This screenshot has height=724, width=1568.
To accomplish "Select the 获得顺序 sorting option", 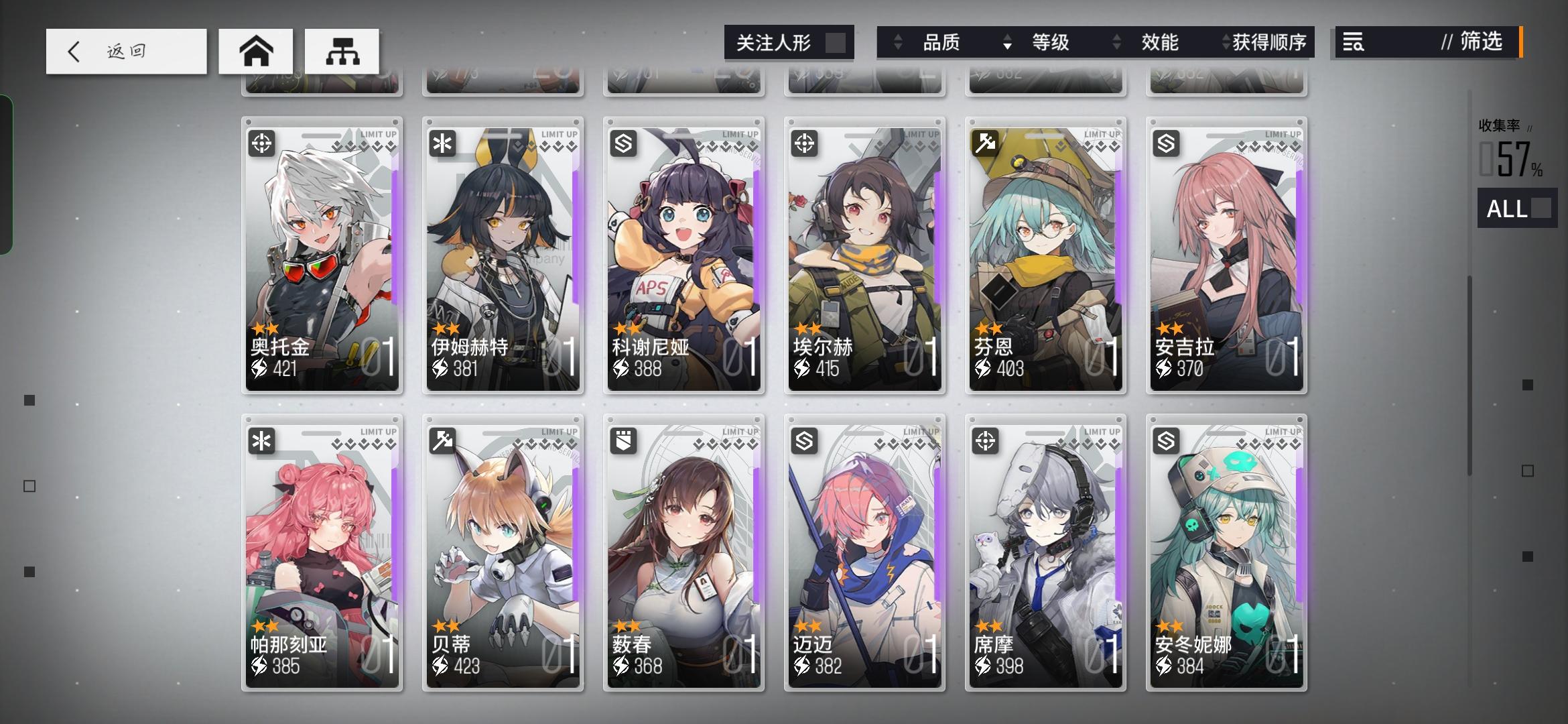I will click(x=1268, y=42).
